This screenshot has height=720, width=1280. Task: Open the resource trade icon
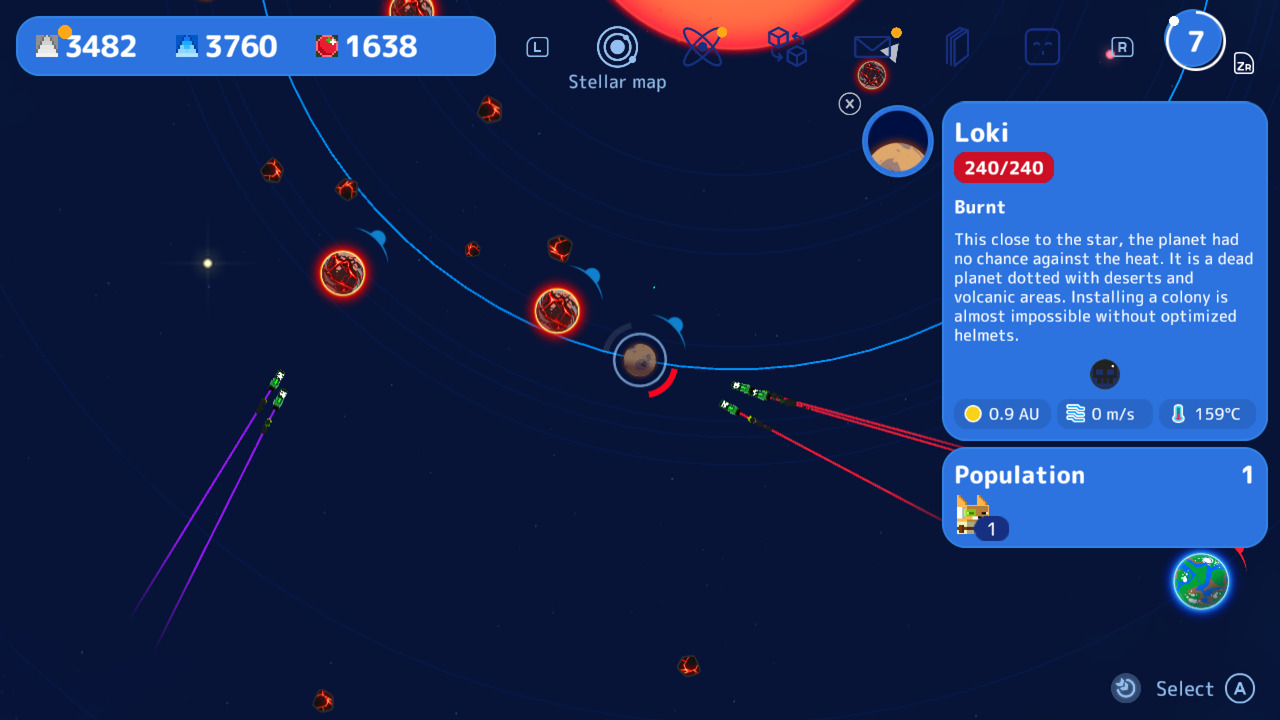point(787,46)
